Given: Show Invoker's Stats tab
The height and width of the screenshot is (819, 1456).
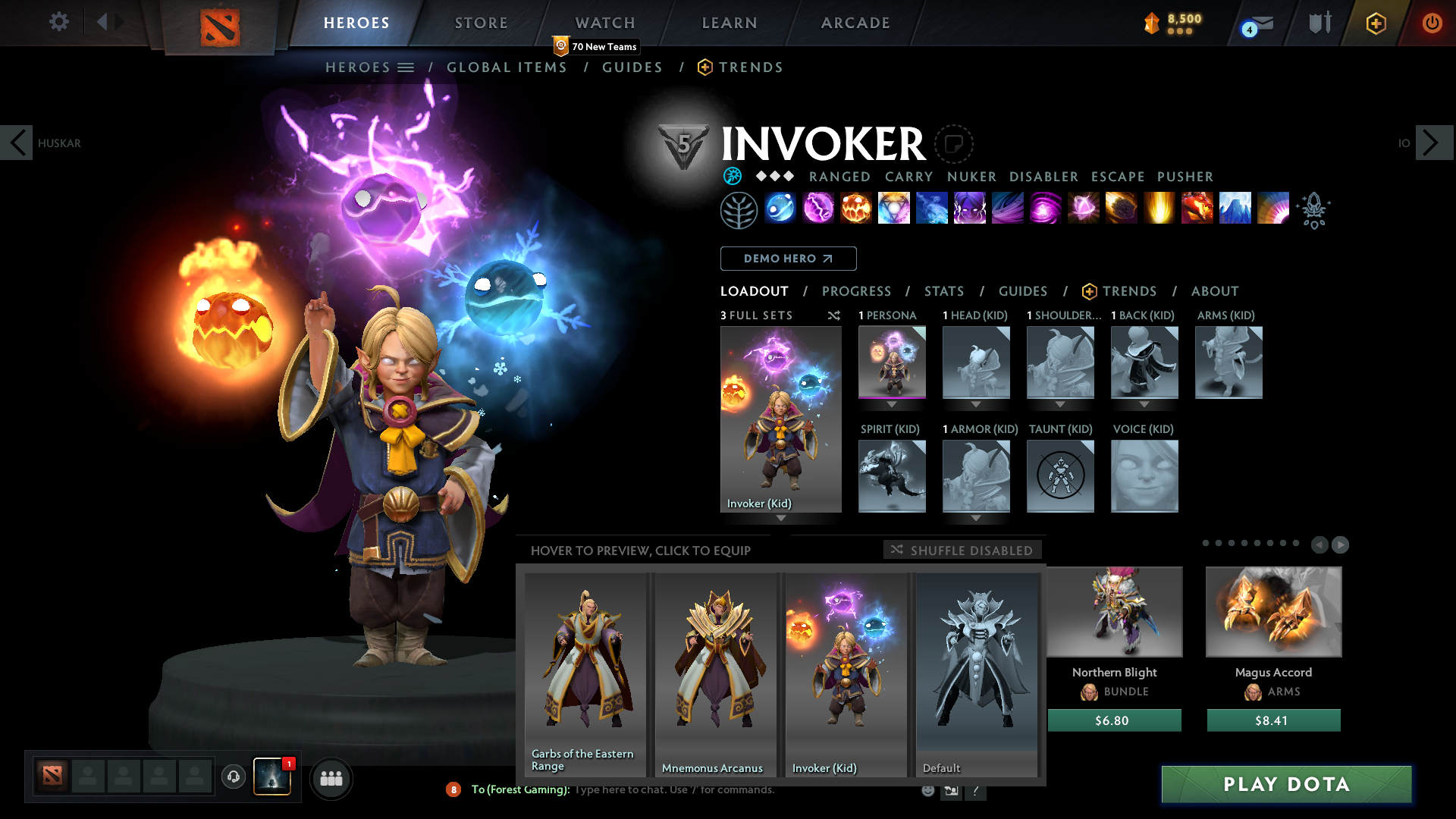Looking at the screenshot, I should pyautogui.click(x=944, y=291).
